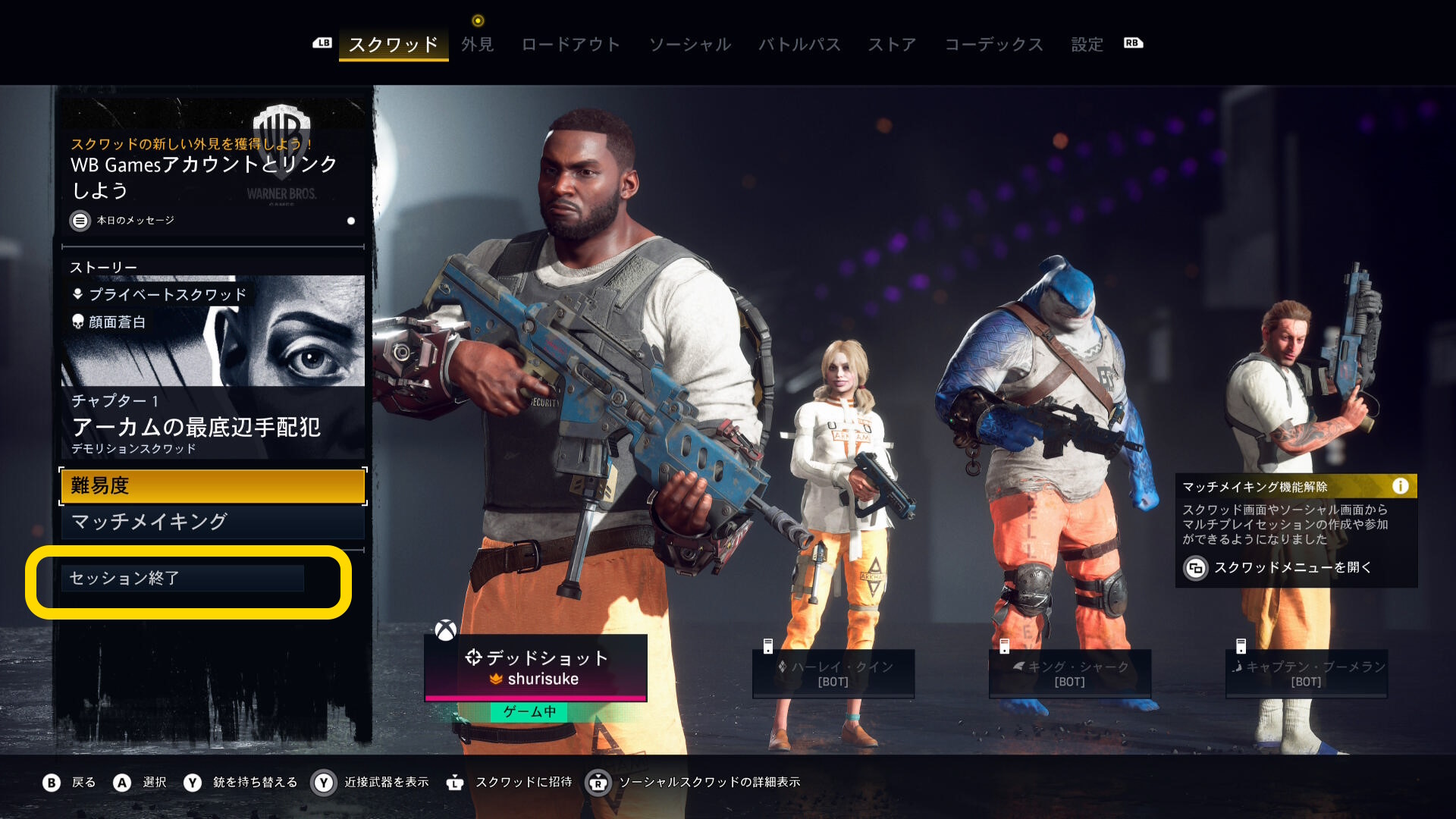The width and height of the screenshot is (1456, 819).
Task: Select the デッドショット player card
Action: tap(535, 667)
